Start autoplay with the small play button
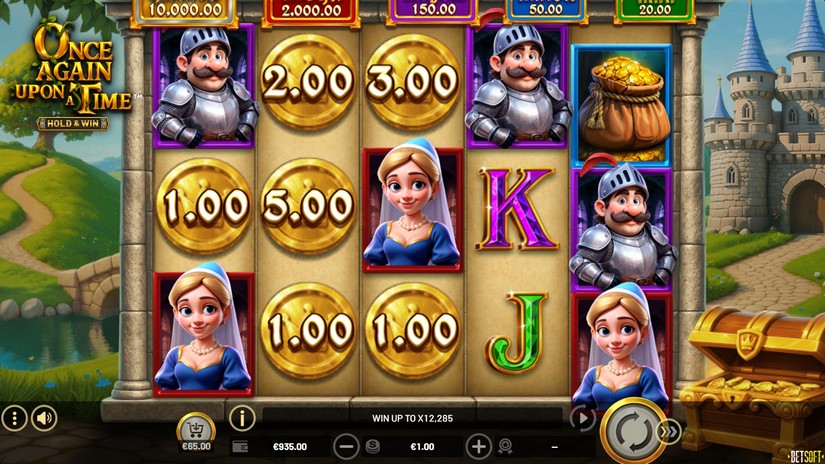 (582, 419)
